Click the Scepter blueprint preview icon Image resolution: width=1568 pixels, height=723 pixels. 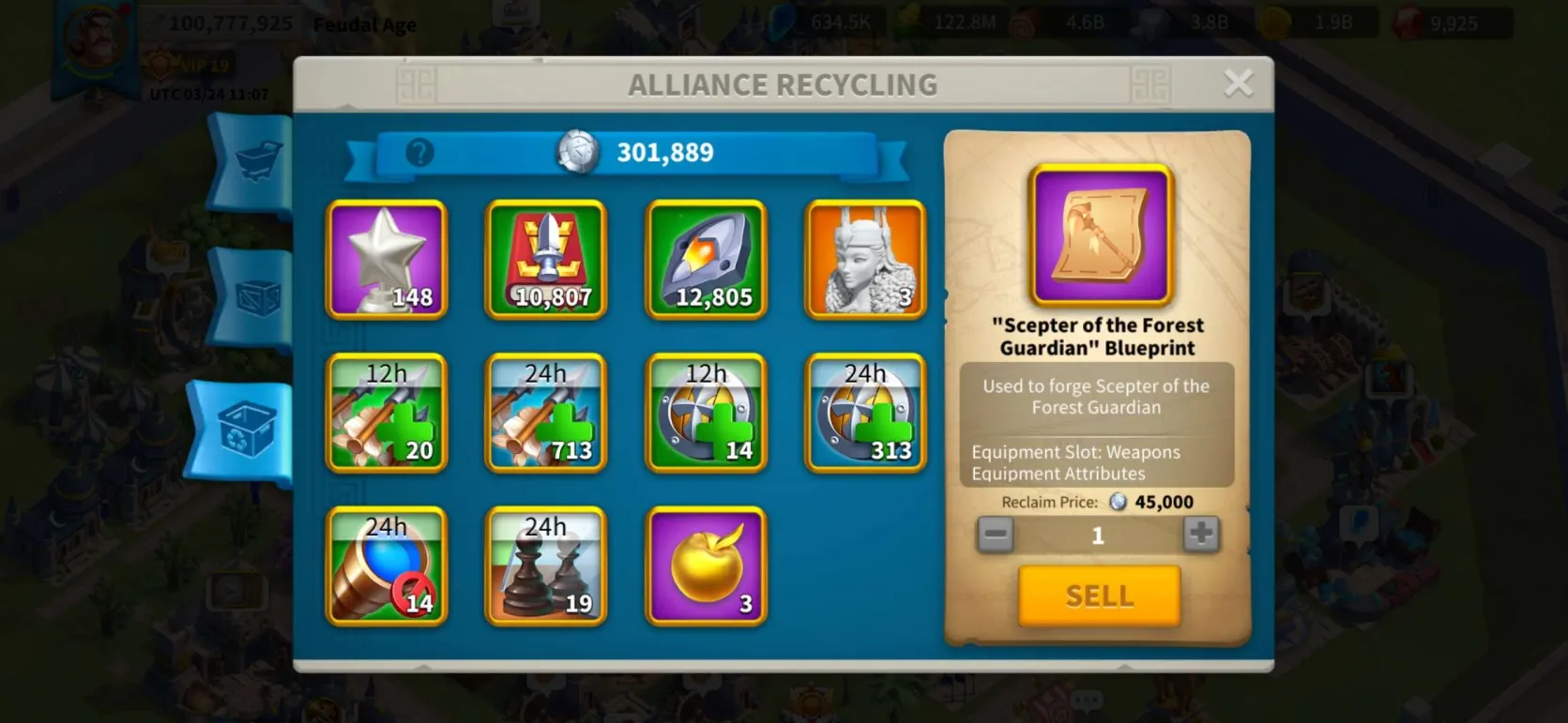[x=1101, y=234]
